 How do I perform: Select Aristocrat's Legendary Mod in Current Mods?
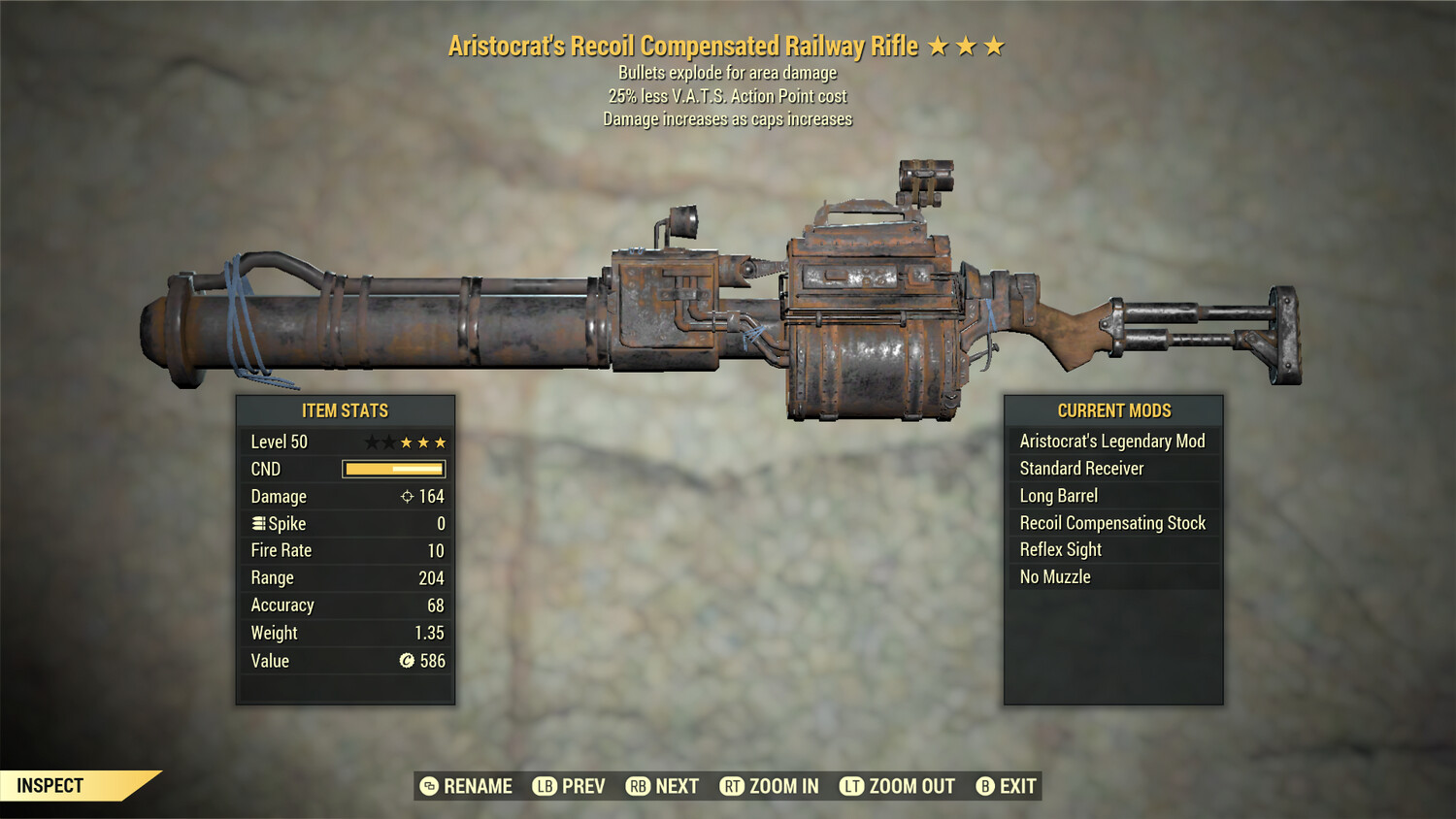pos(1112,441)
